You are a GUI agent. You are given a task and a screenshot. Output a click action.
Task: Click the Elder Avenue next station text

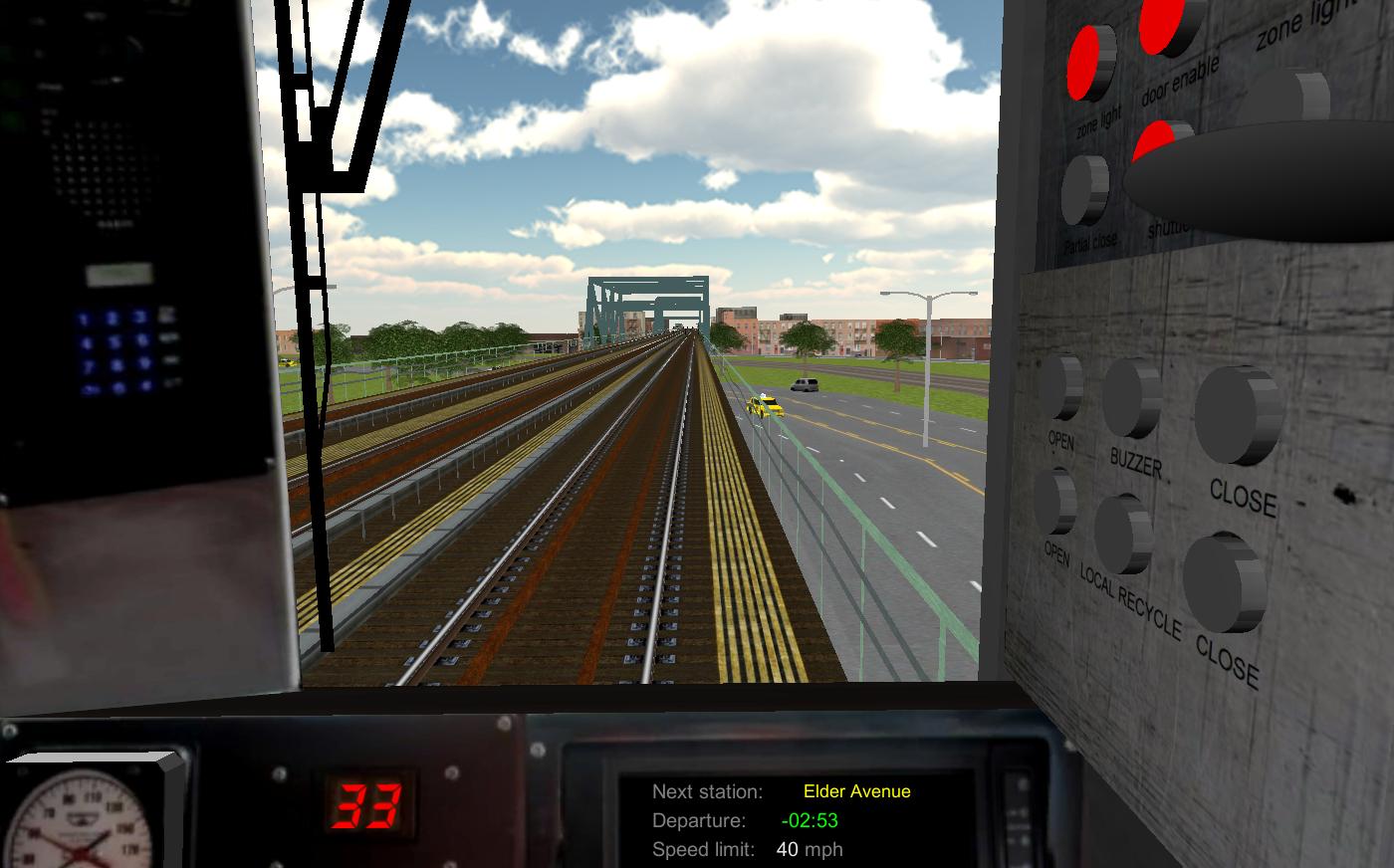(x=855, y=791)
